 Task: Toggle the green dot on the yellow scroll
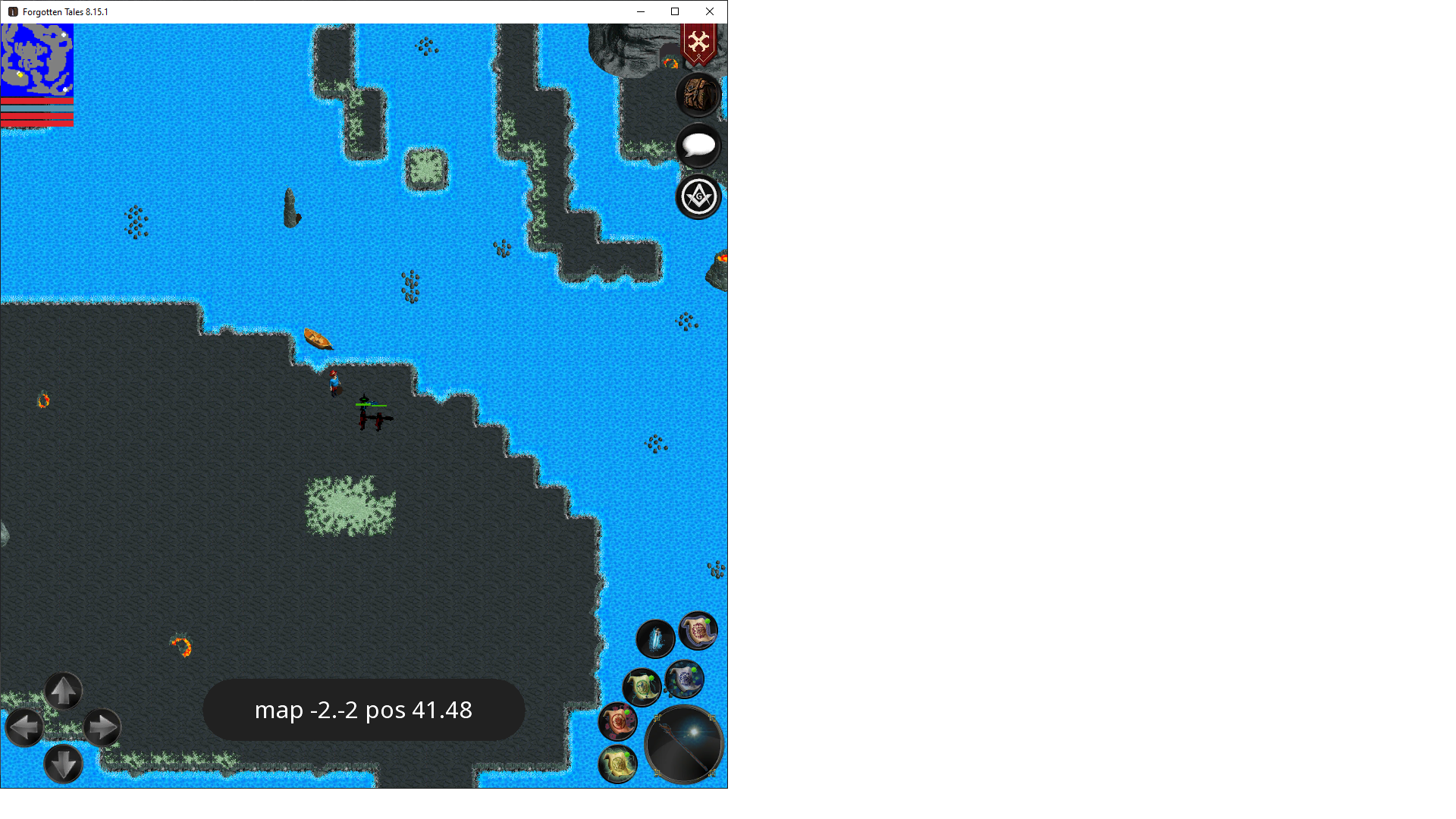[x=627, y=755]
